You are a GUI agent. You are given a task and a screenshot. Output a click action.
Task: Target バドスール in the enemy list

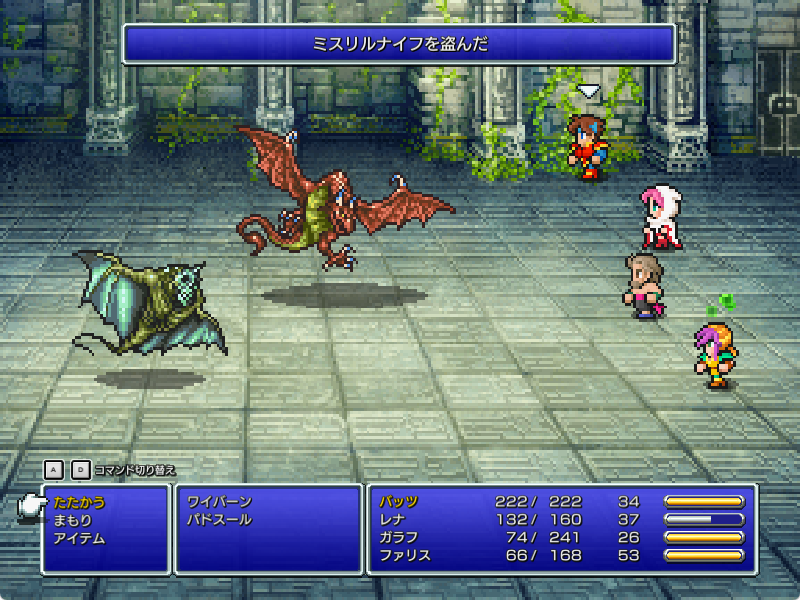point(219,520)
